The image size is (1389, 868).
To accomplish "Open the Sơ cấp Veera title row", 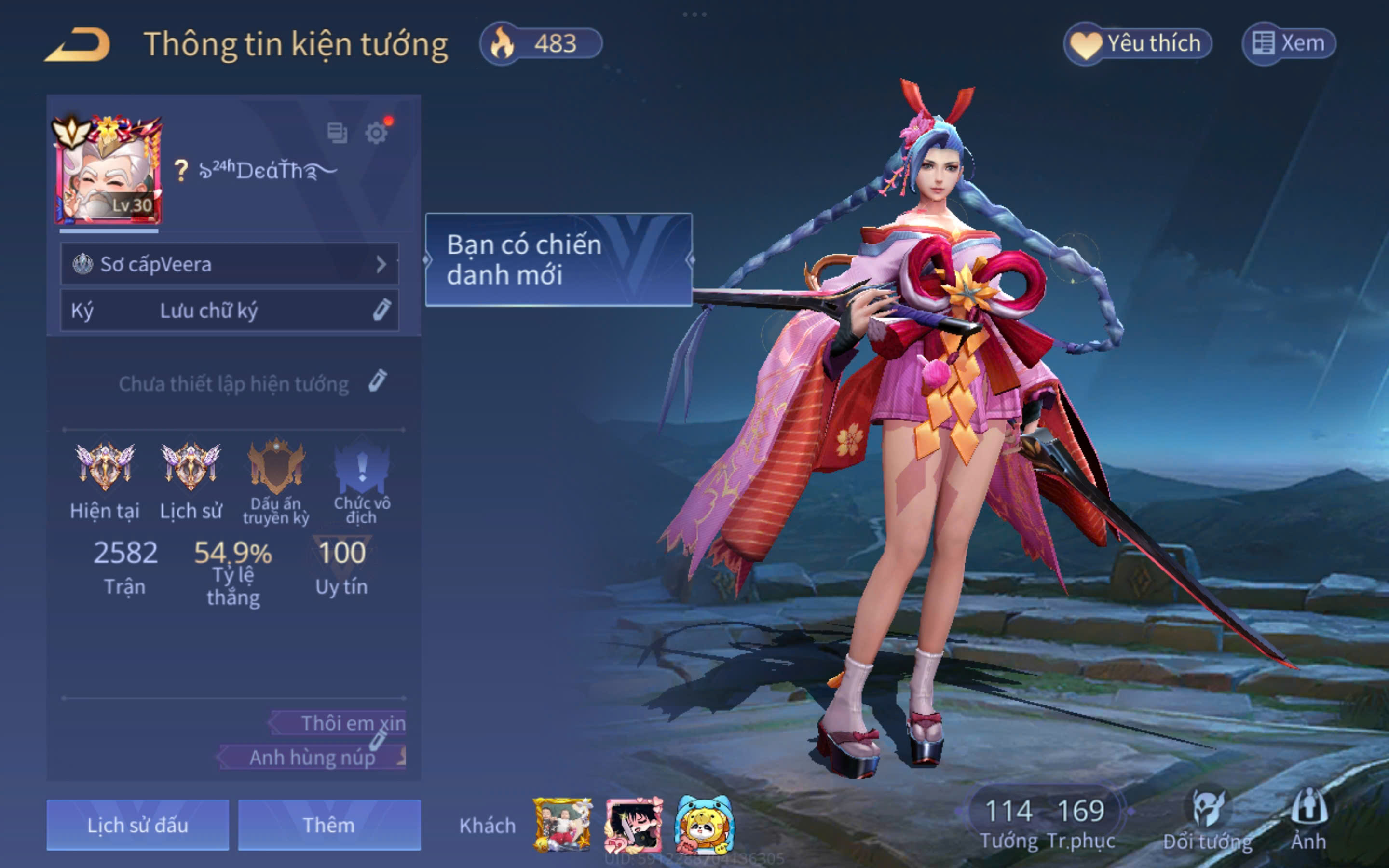I will pyautogui.click(x=229, y=264).
